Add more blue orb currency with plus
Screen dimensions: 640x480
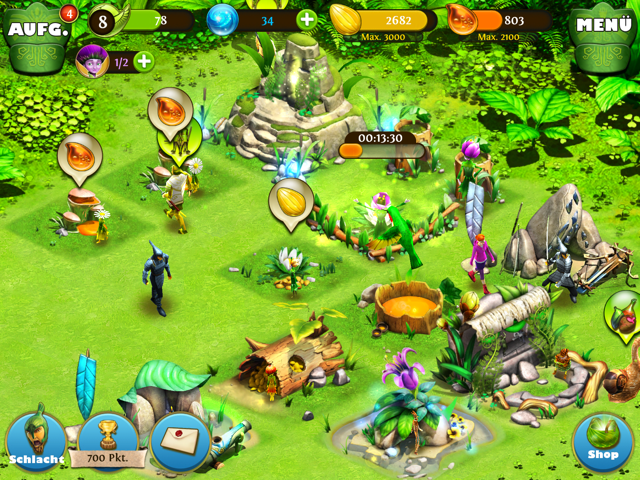click(x=306, y=19)
